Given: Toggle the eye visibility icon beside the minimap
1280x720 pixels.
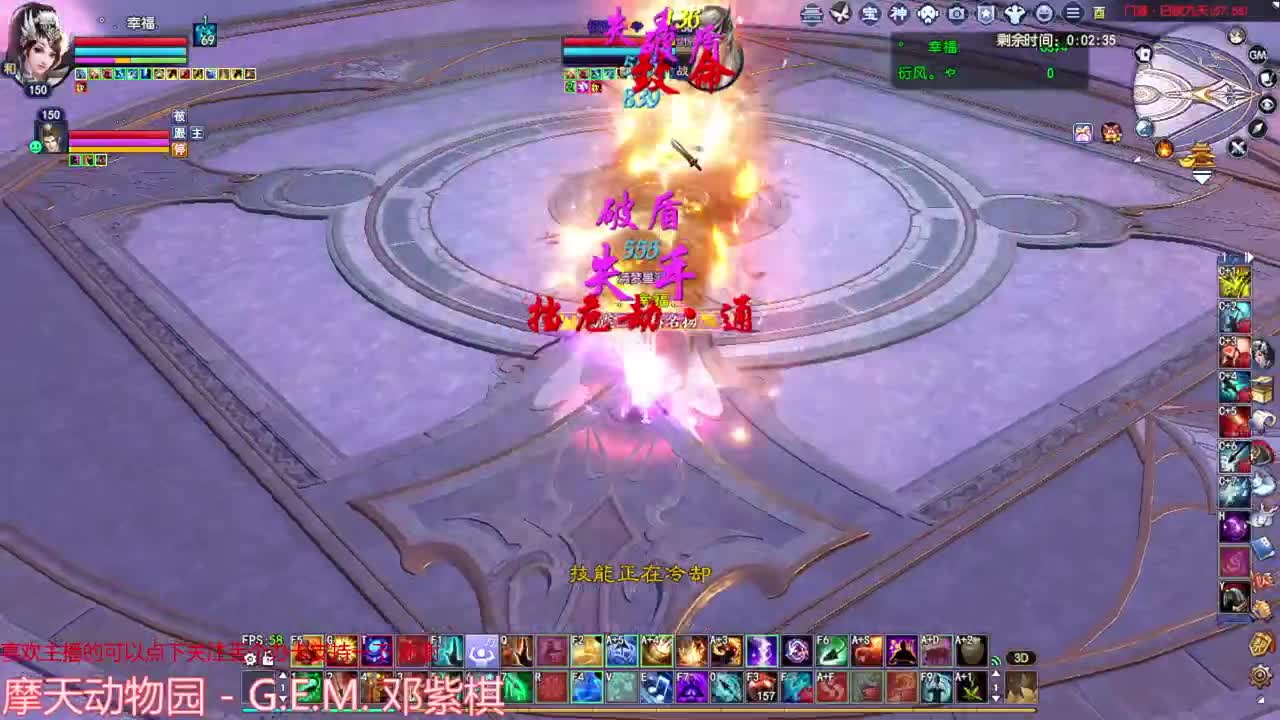Looking at the screenshot, I should pyautogui.click(x=1266, y=104).
